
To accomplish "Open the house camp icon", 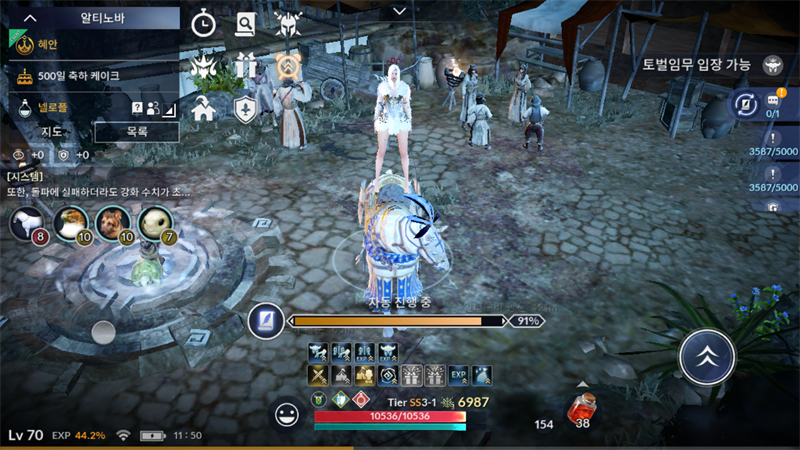I will coord(204,108).
